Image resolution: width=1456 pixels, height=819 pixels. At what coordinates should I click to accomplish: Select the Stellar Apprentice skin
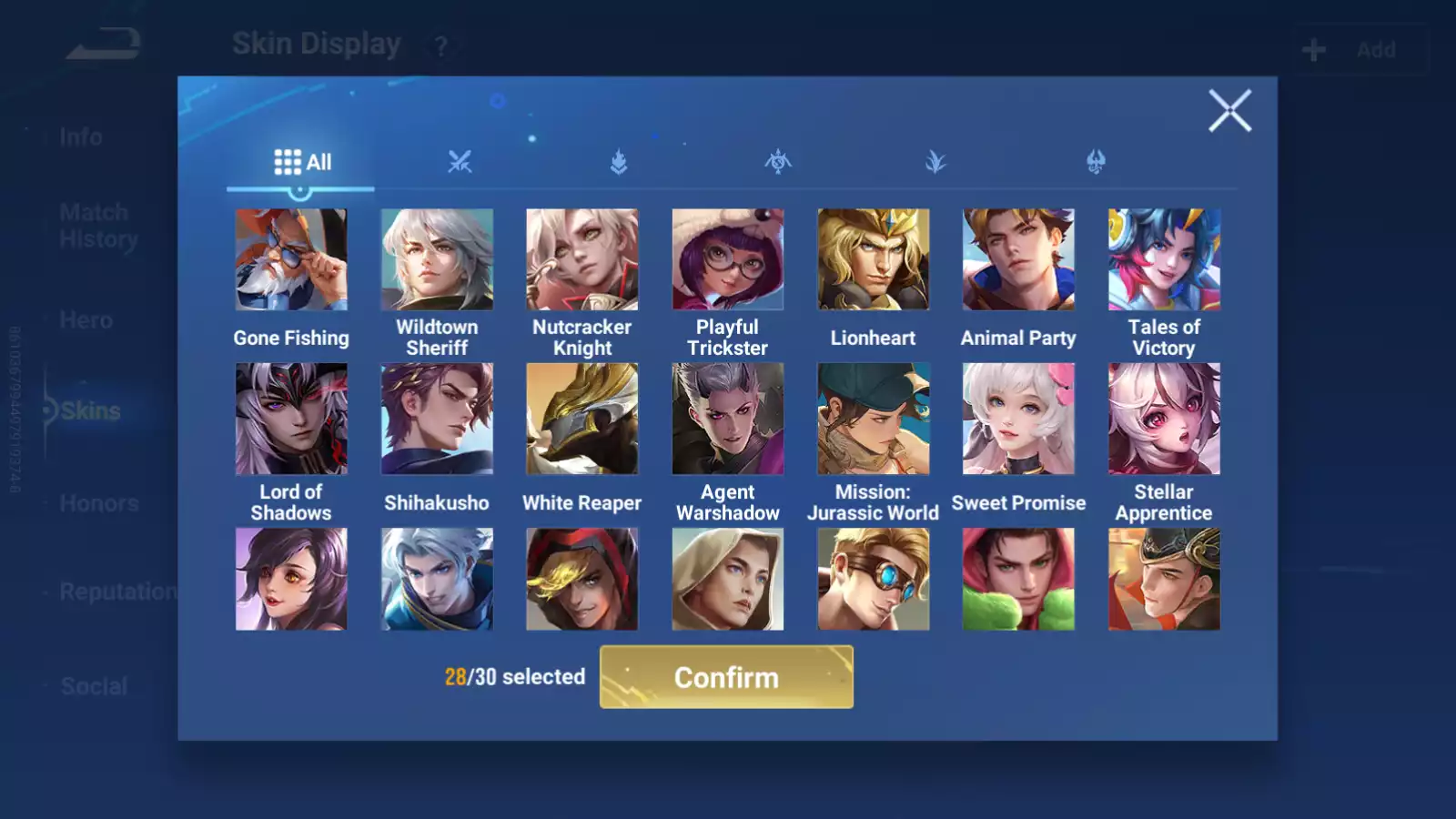click(x=1164, y=420)
